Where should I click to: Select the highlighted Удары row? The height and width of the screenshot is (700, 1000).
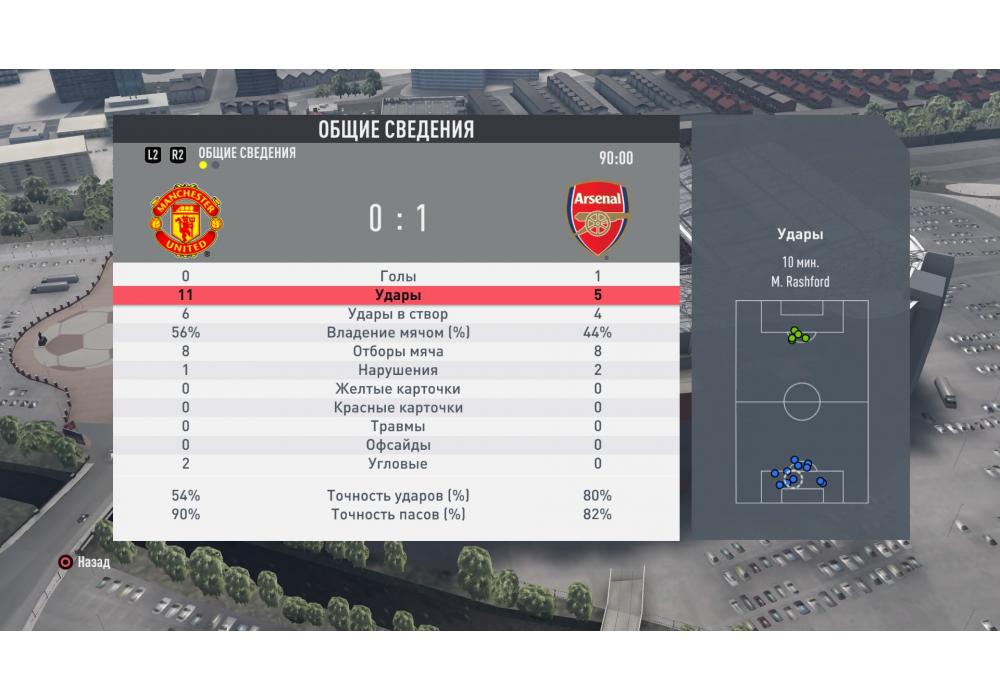point(397,295)
